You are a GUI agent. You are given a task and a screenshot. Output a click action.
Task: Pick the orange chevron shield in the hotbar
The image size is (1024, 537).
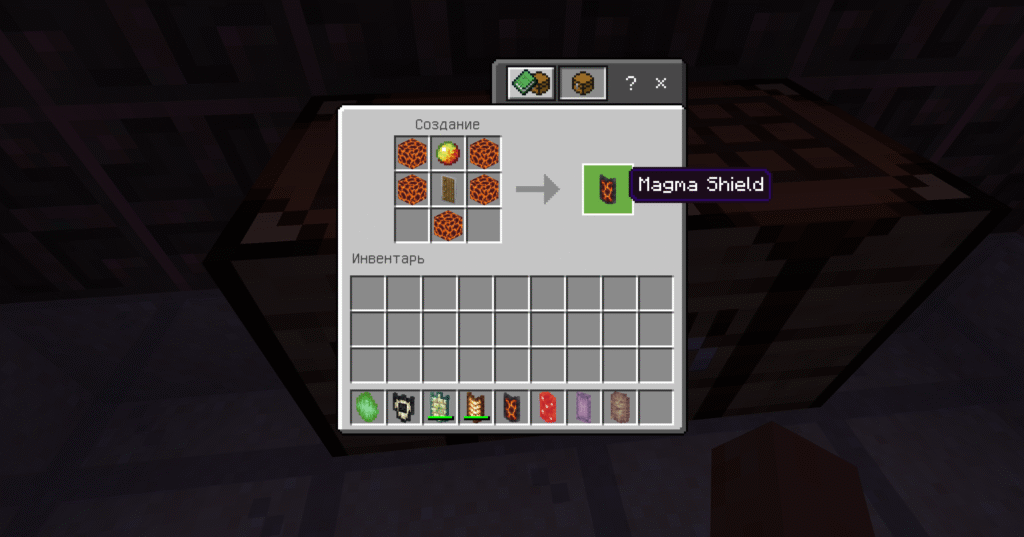click(476, 407)
